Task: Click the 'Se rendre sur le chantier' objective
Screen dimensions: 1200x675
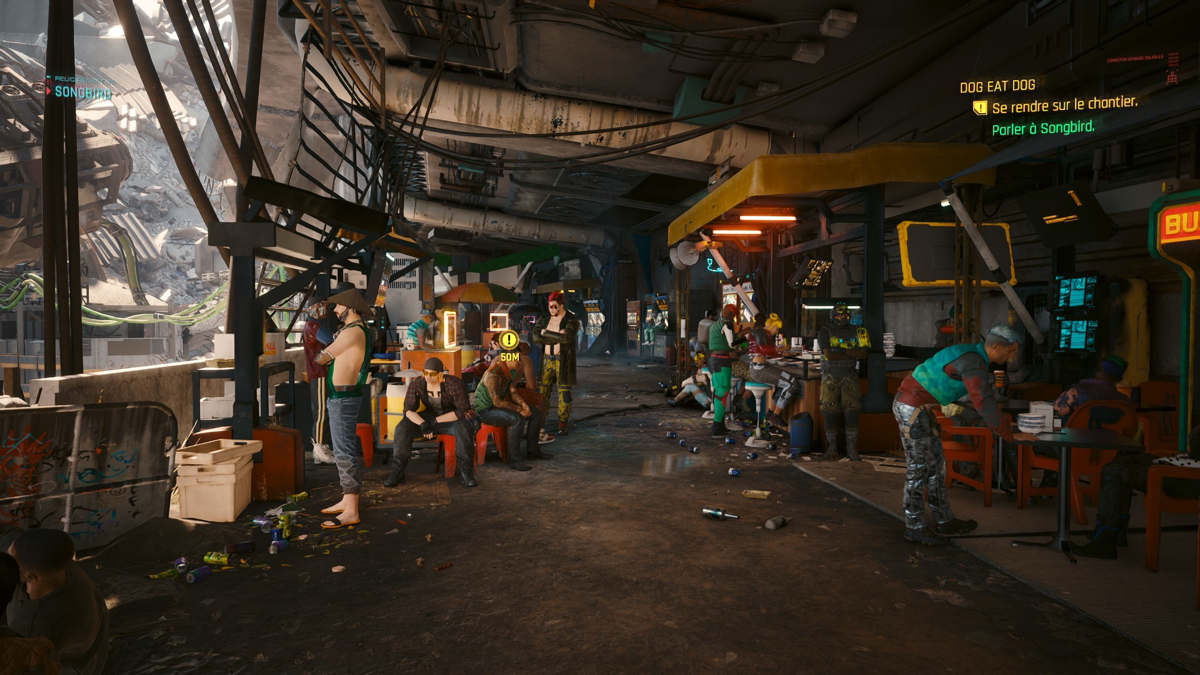Action: click(x=1064, y=105)
